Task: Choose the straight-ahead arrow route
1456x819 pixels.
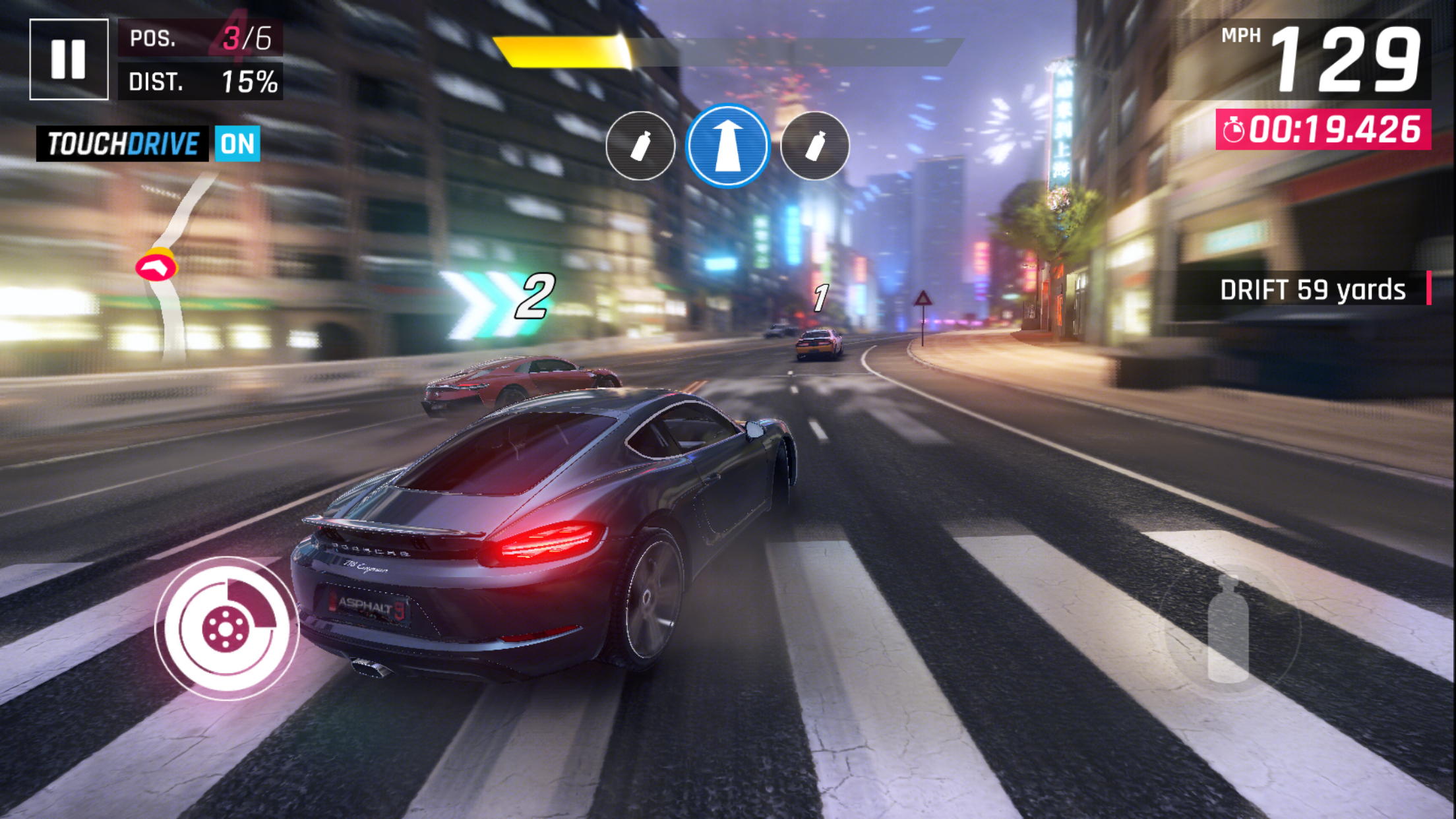Action: pos(727,146)
